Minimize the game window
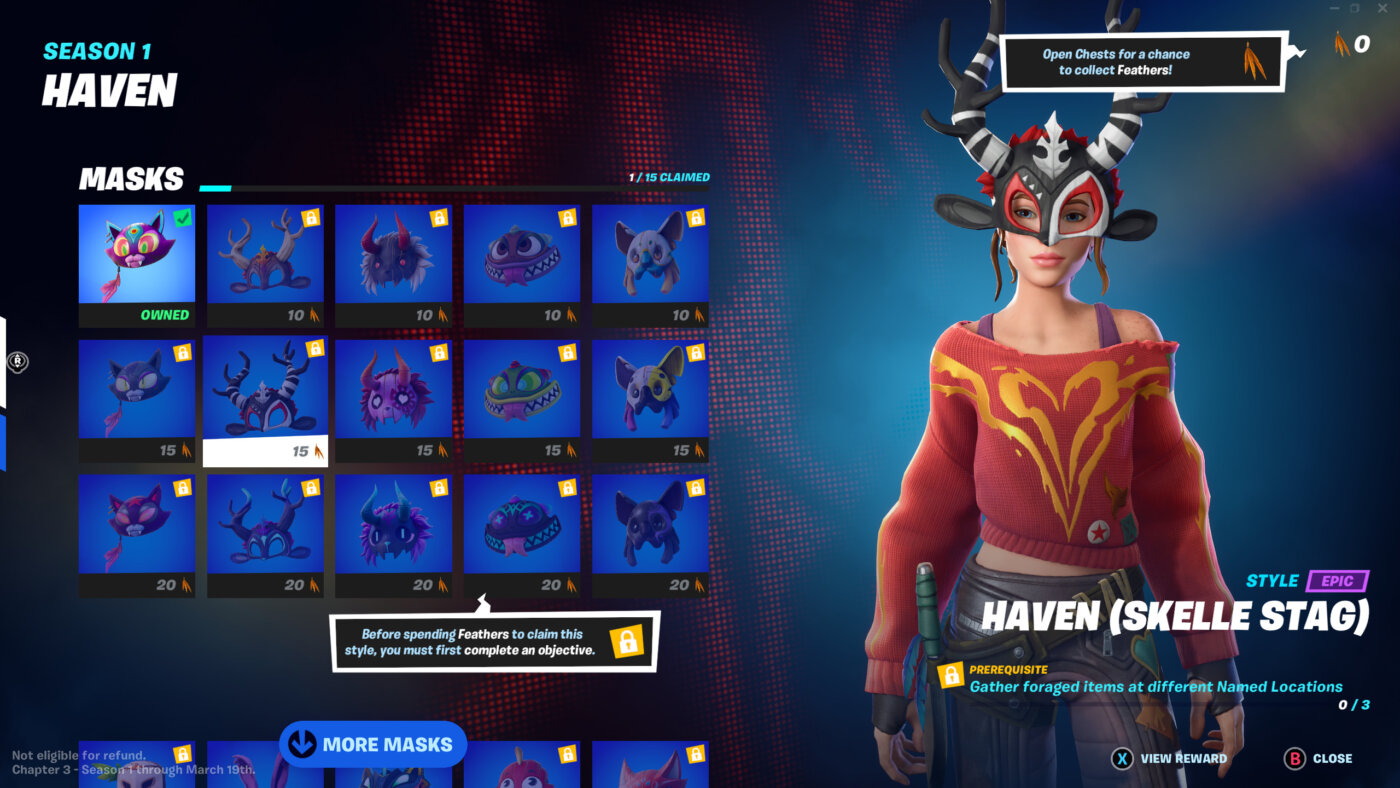Viewport: 1400px width, 788px height. tap(1332, 9)
